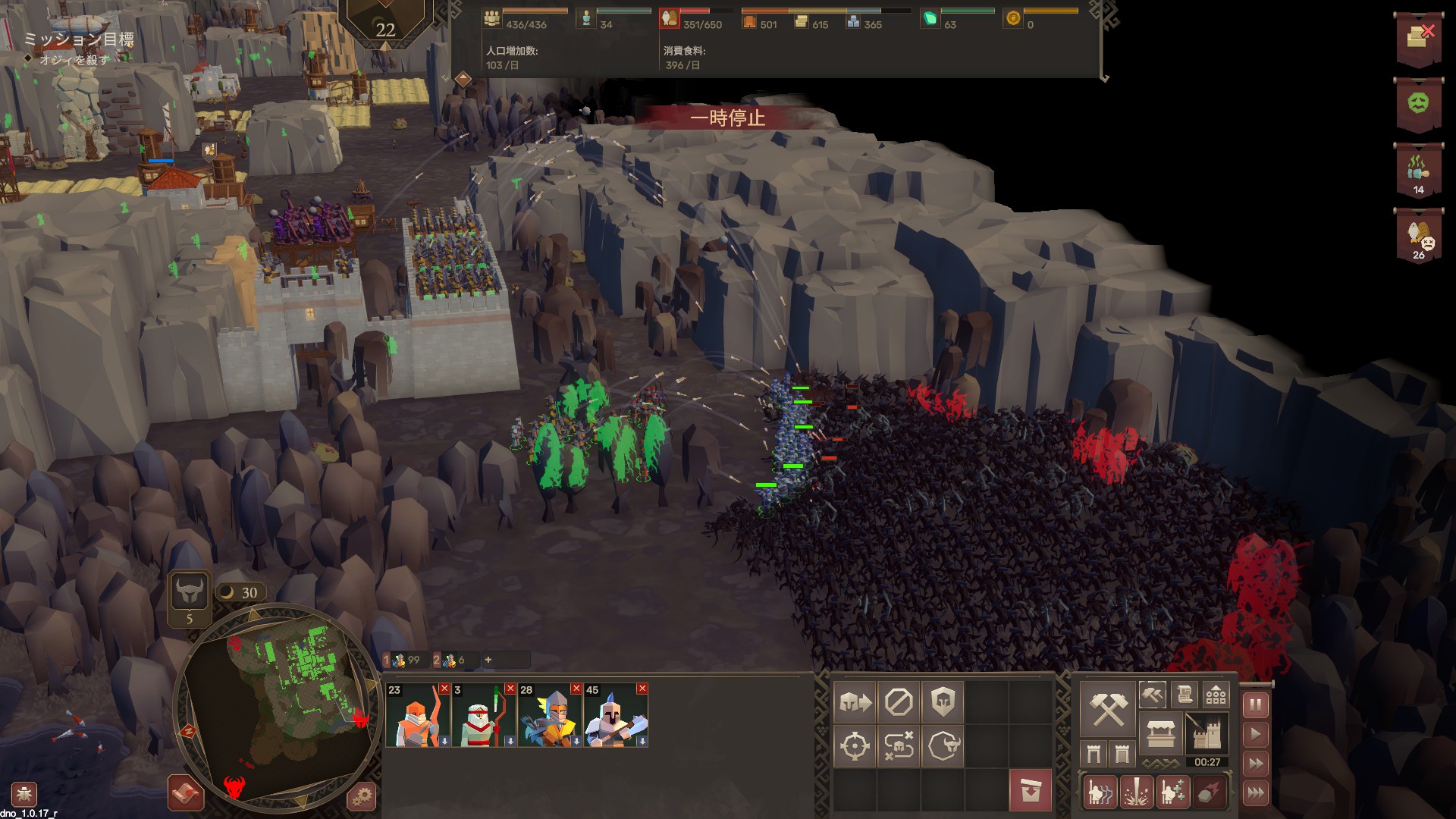1456x819 pixels.
Task: Click the pause speed button
Action: point(1256,706)
